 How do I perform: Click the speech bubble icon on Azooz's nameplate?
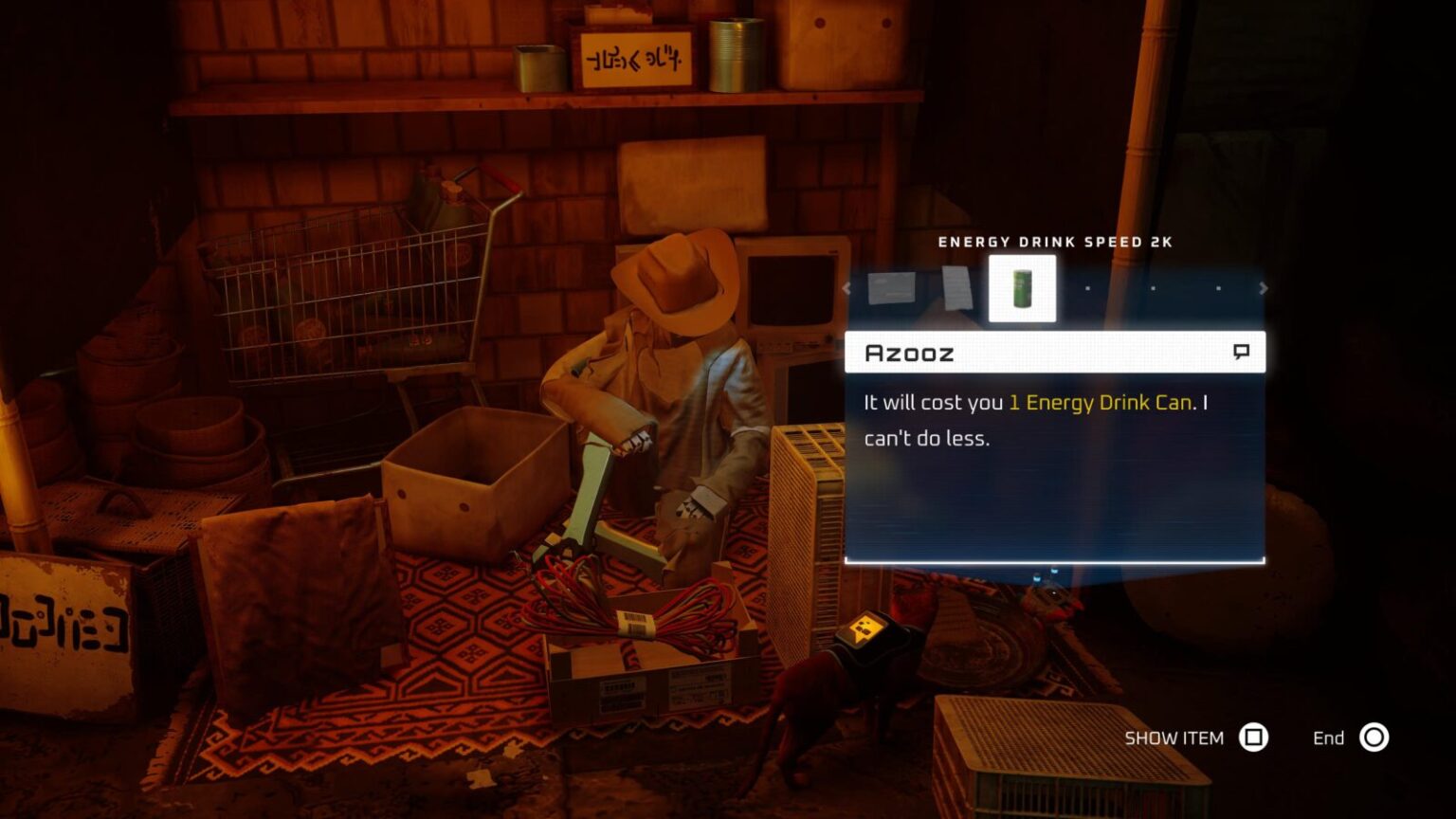click(1243, 352)
